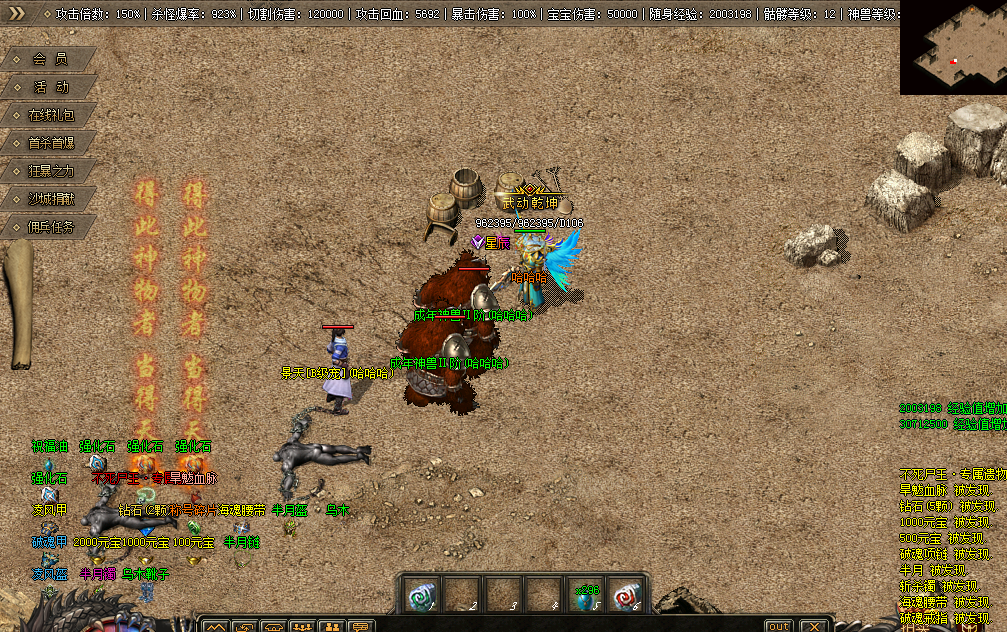Open the 首杀首爆 first-kill menu

[50, 143]
